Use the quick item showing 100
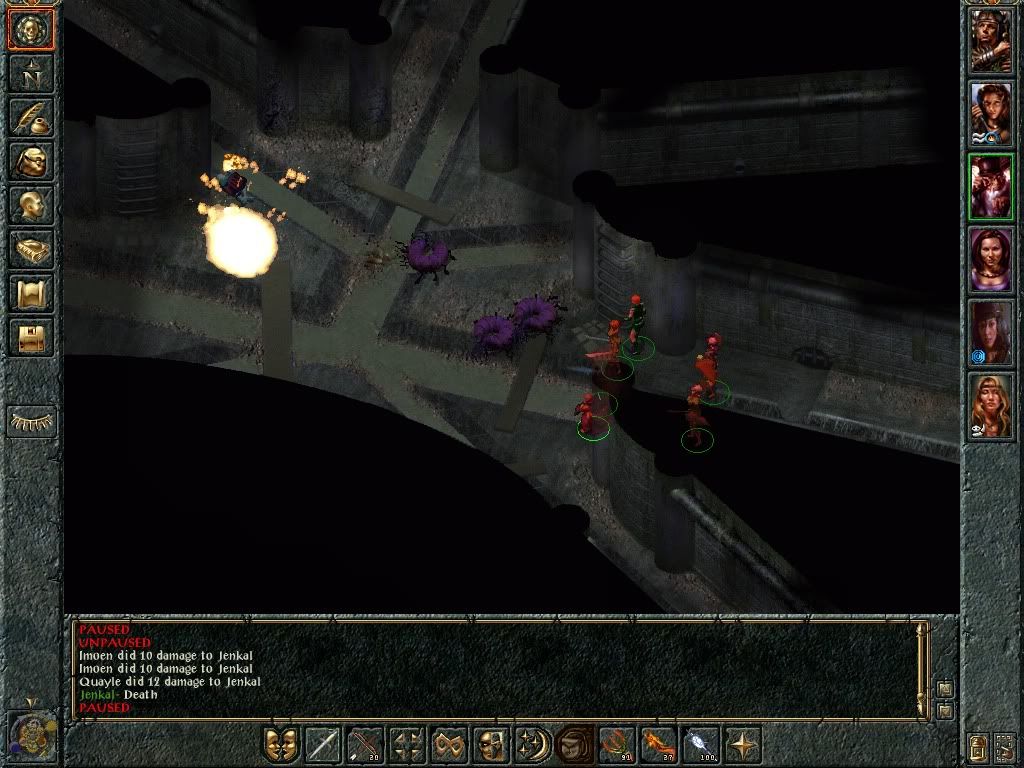This screenshot has height=768, width=1024. pos(701,745)
